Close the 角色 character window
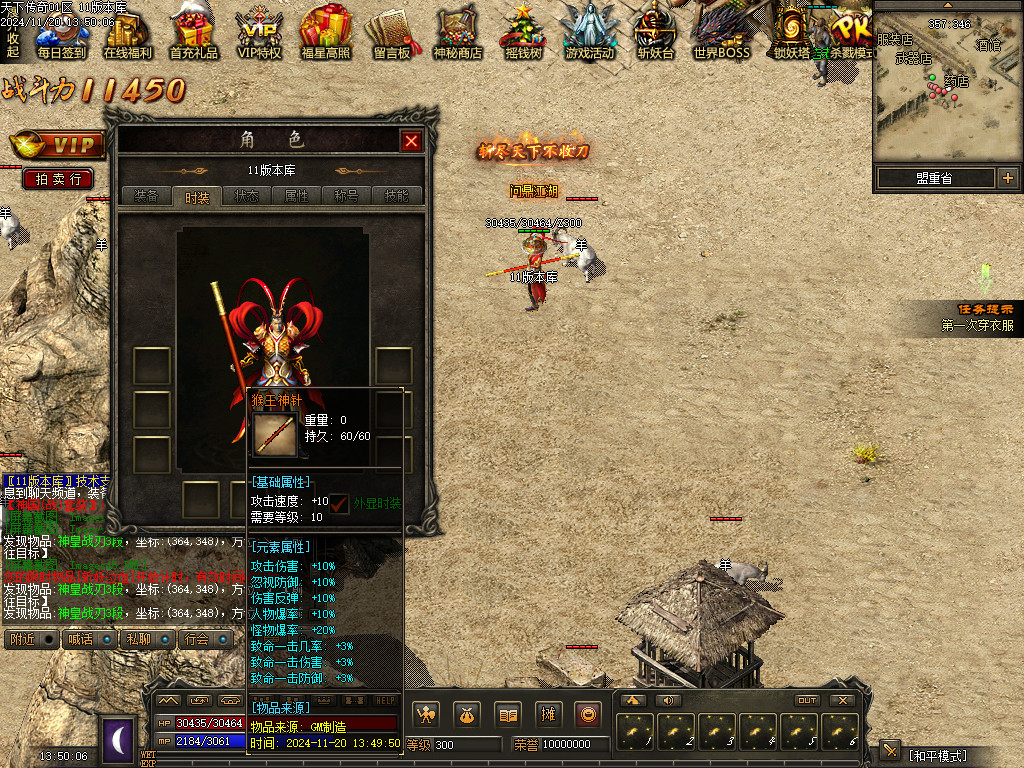 [411, 142]
